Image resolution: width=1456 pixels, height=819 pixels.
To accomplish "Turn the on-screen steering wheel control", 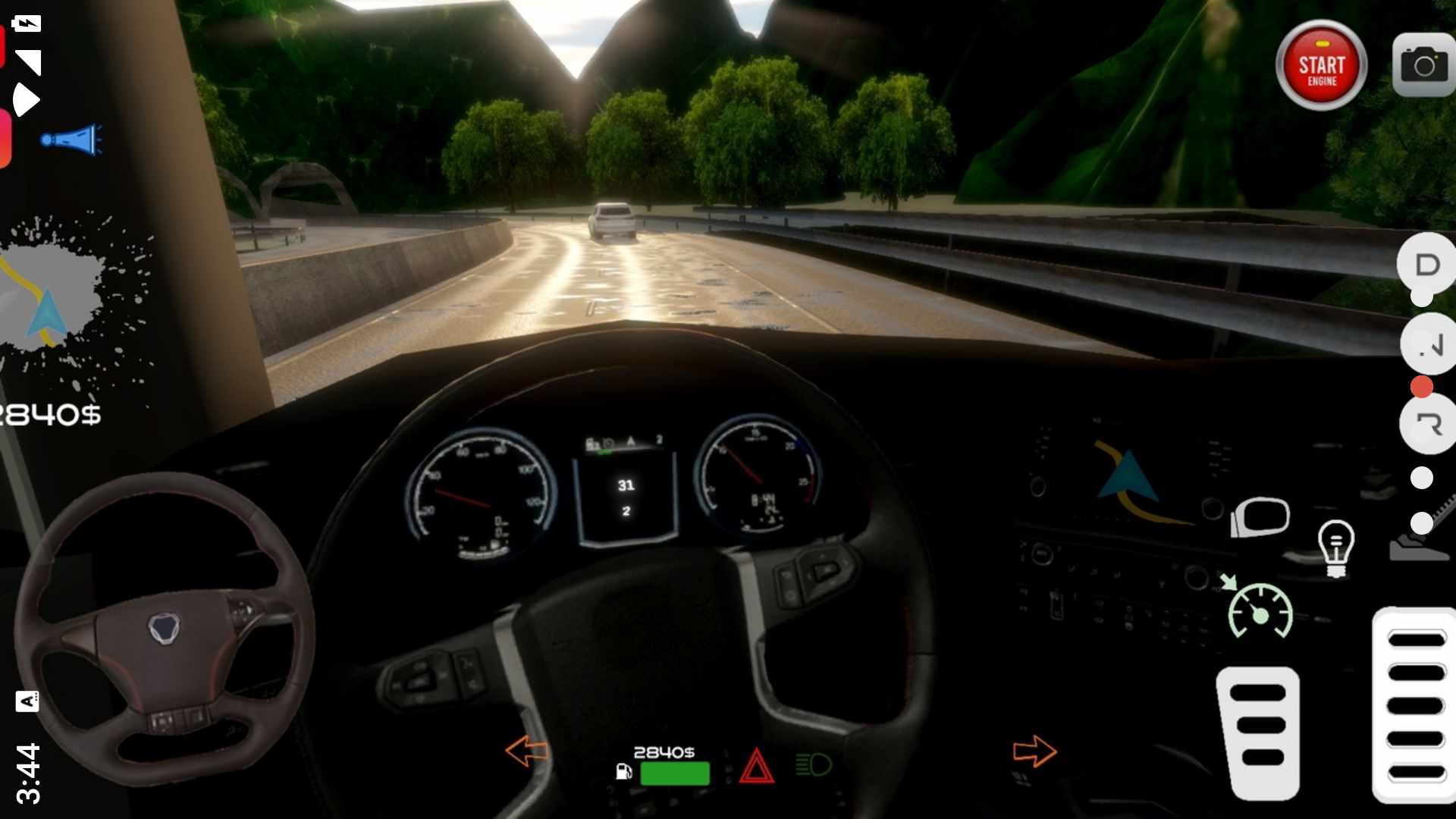I will (163, 629).
